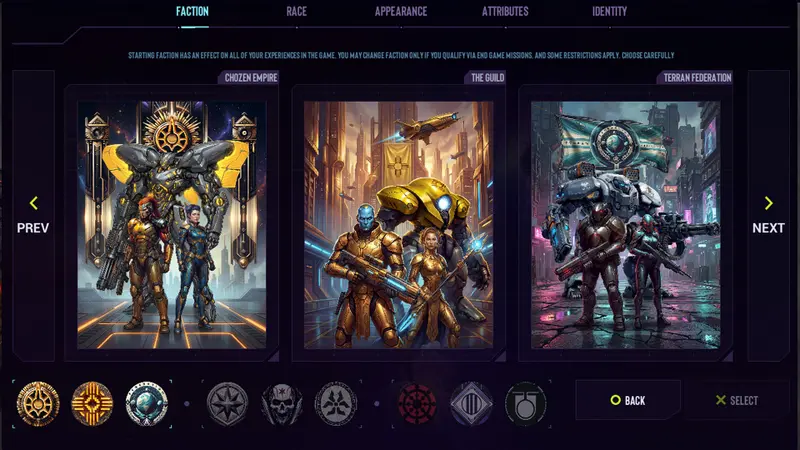The height and width of the screenshot is (450, 800).
Task: Click the Next arrow button
Action: [768, 215]
